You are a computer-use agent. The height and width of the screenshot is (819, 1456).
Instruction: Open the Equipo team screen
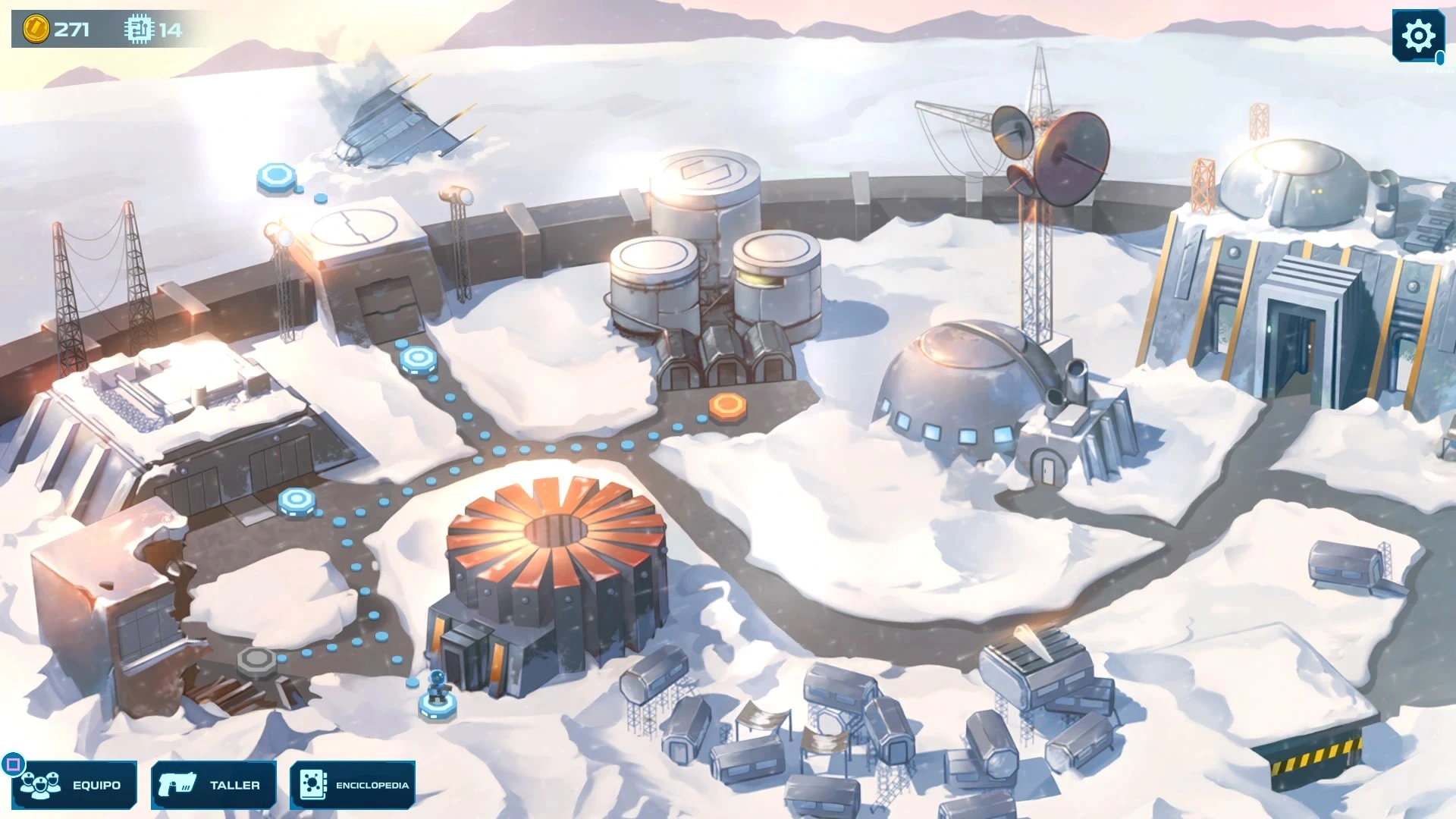click(x=74, y=784)
